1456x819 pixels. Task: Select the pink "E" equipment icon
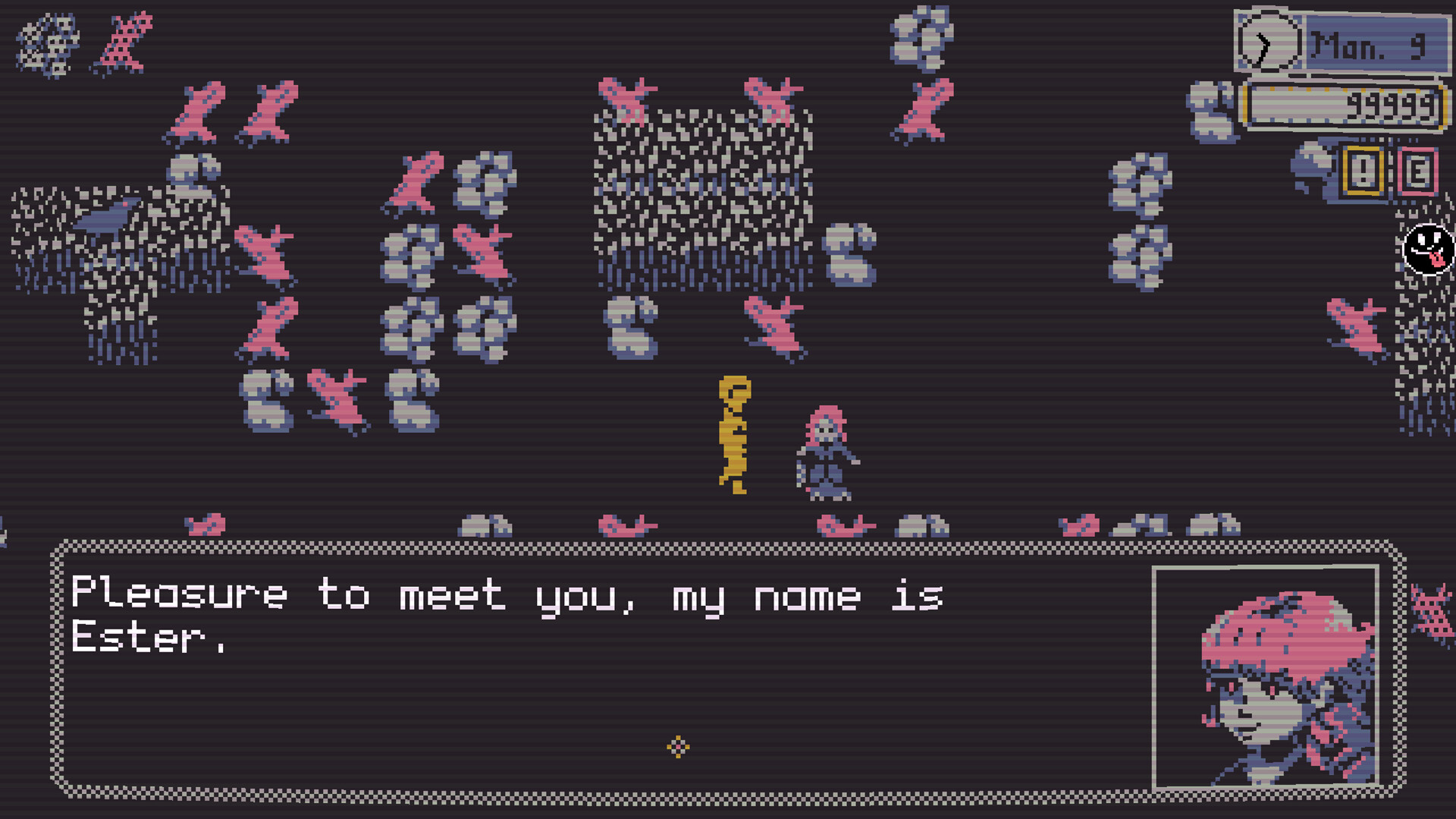(x=1417, y=168)
